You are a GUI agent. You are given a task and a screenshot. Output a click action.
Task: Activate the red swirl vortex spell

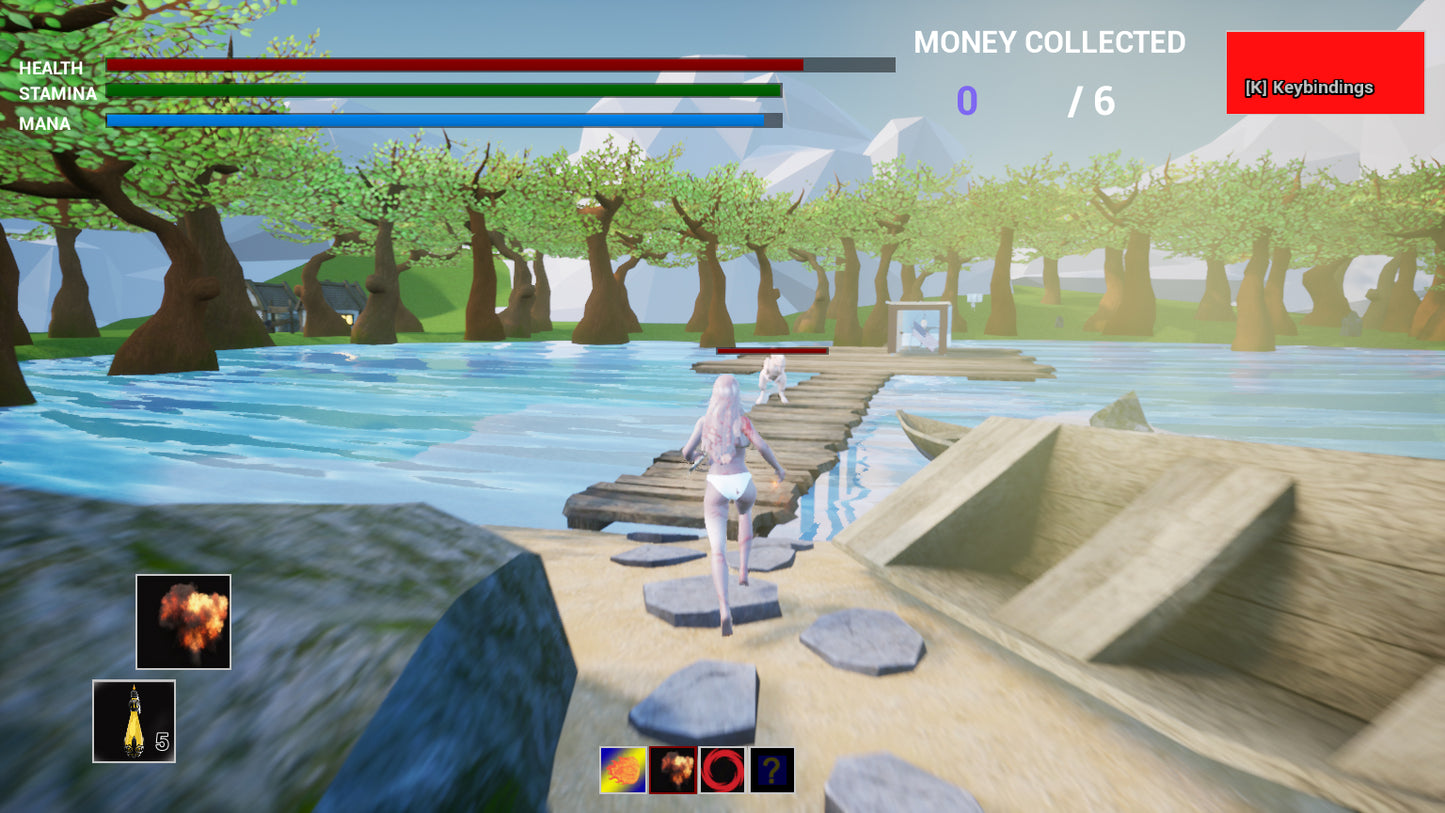(722, 770)
